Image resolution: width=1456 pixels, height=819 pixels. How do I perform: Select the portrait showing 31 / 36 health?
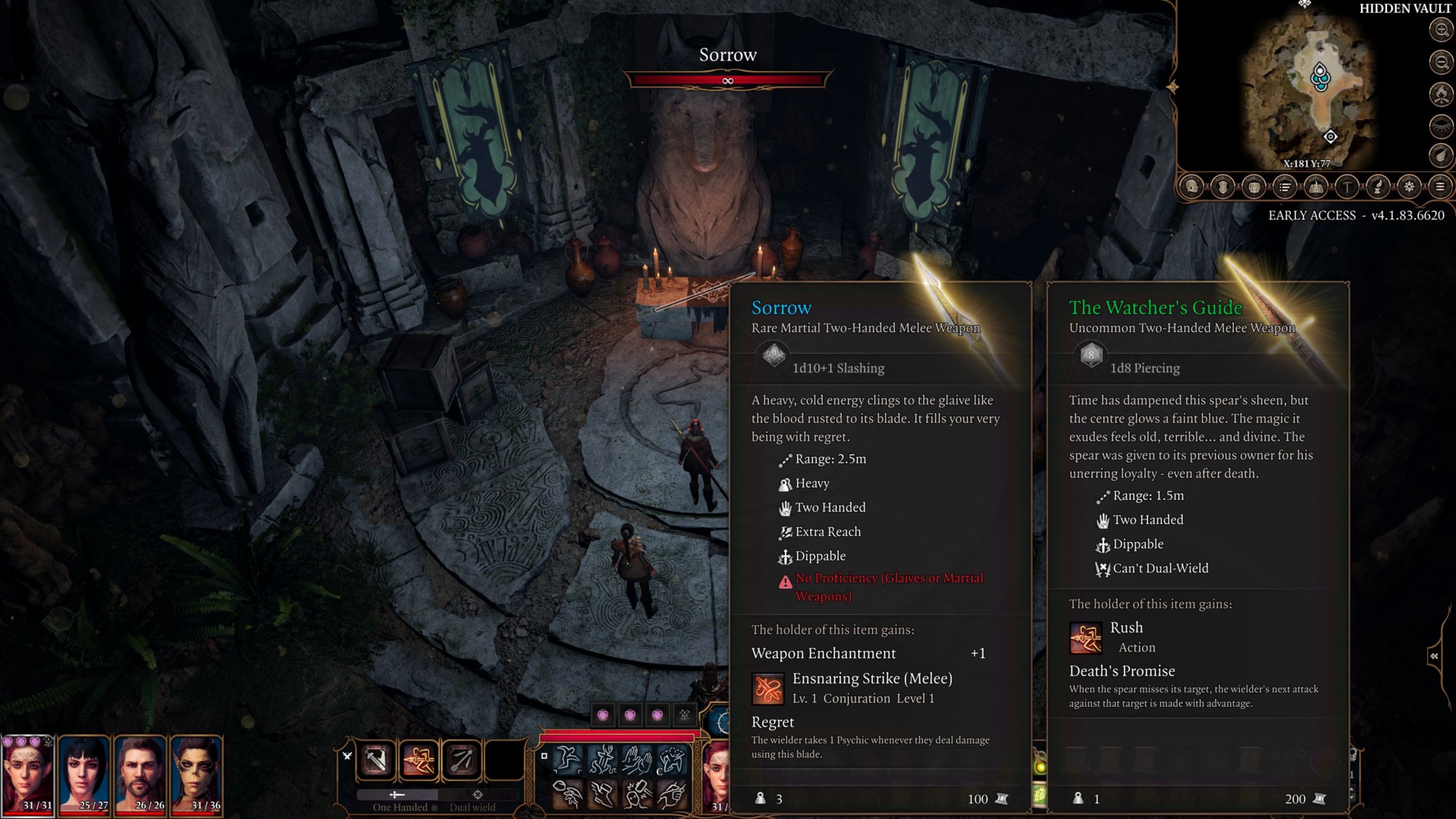(197, 773)
